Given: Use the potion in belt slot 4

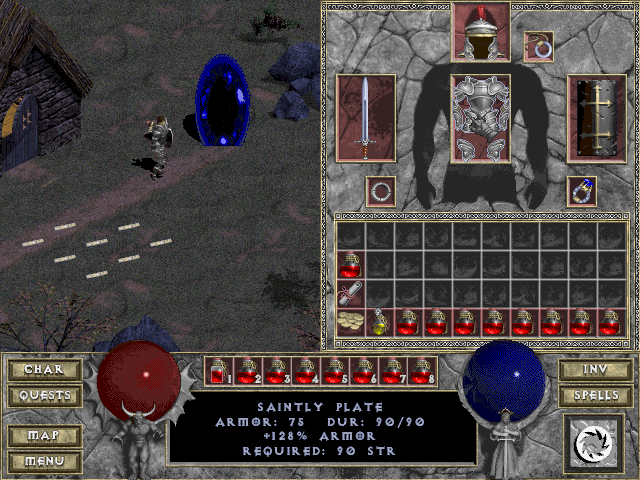Looking at the screenshot, I should coord(306,372).
